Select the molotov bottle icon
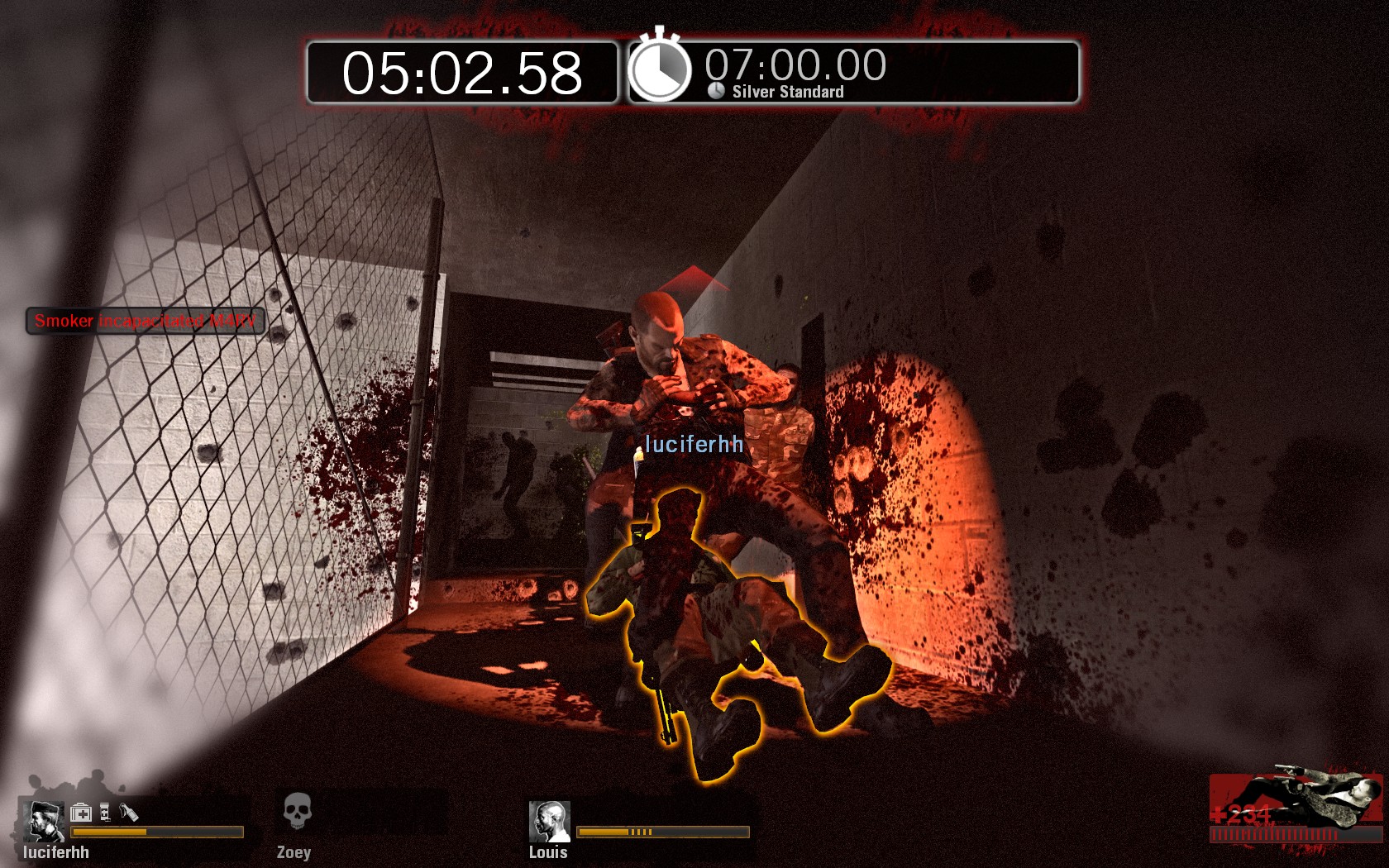Image resolution: width=1389 pixels, height=868 pixels. click(x=129, y=813)
